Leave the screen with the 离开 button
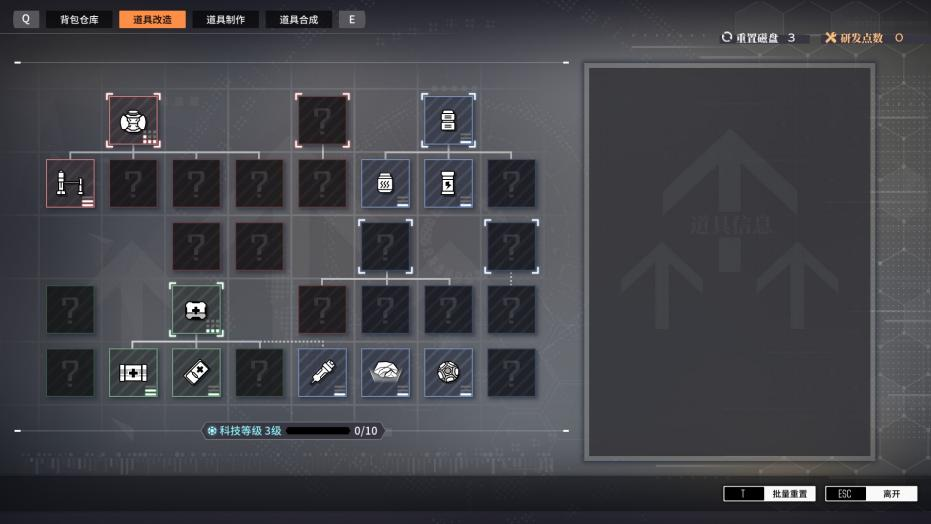Screen dimensions: 931x524 click(x=871, y=494)
